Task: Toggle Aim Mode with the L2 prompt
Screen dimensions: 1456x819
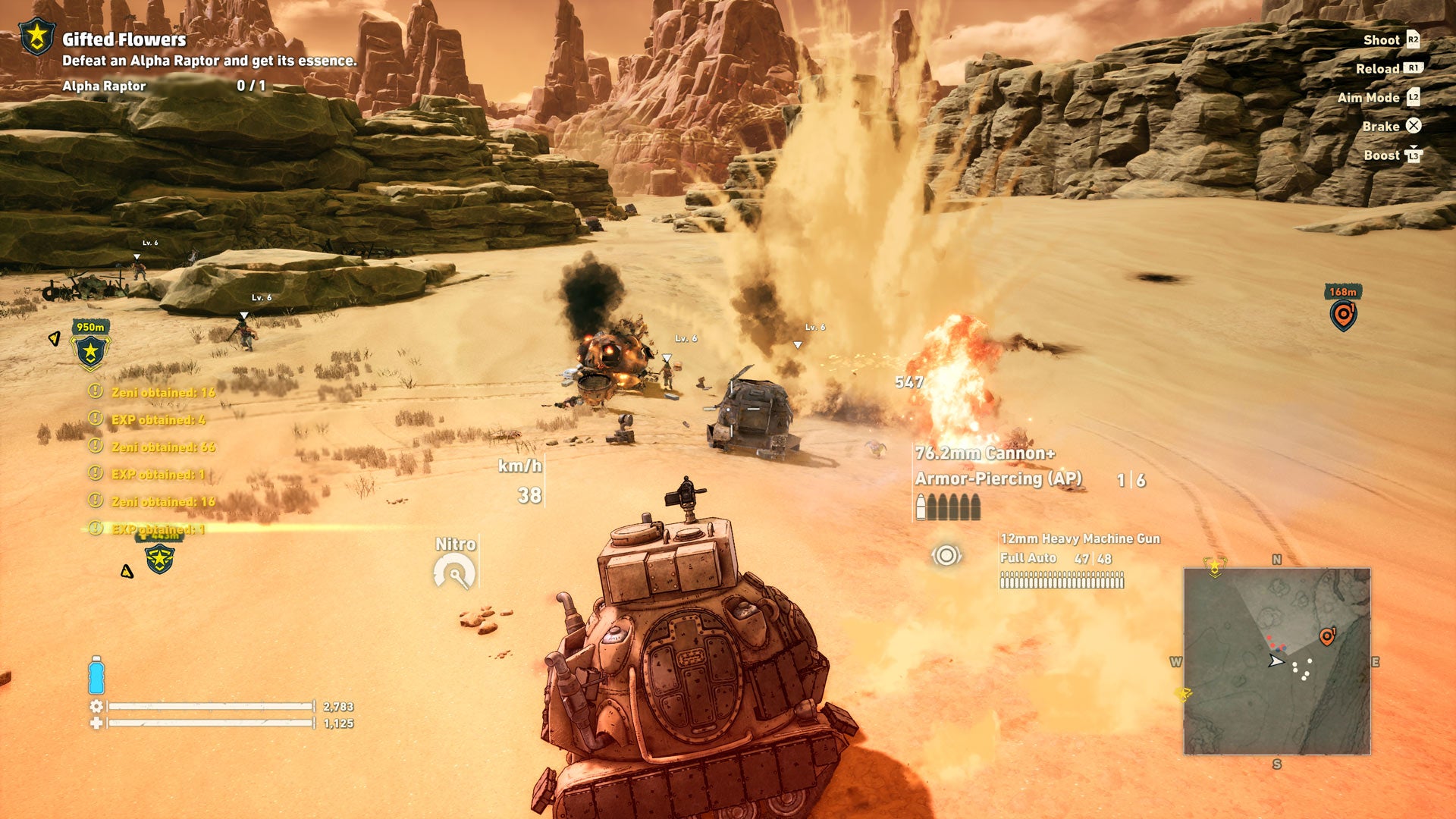Action: click(x=1412, y=98)
